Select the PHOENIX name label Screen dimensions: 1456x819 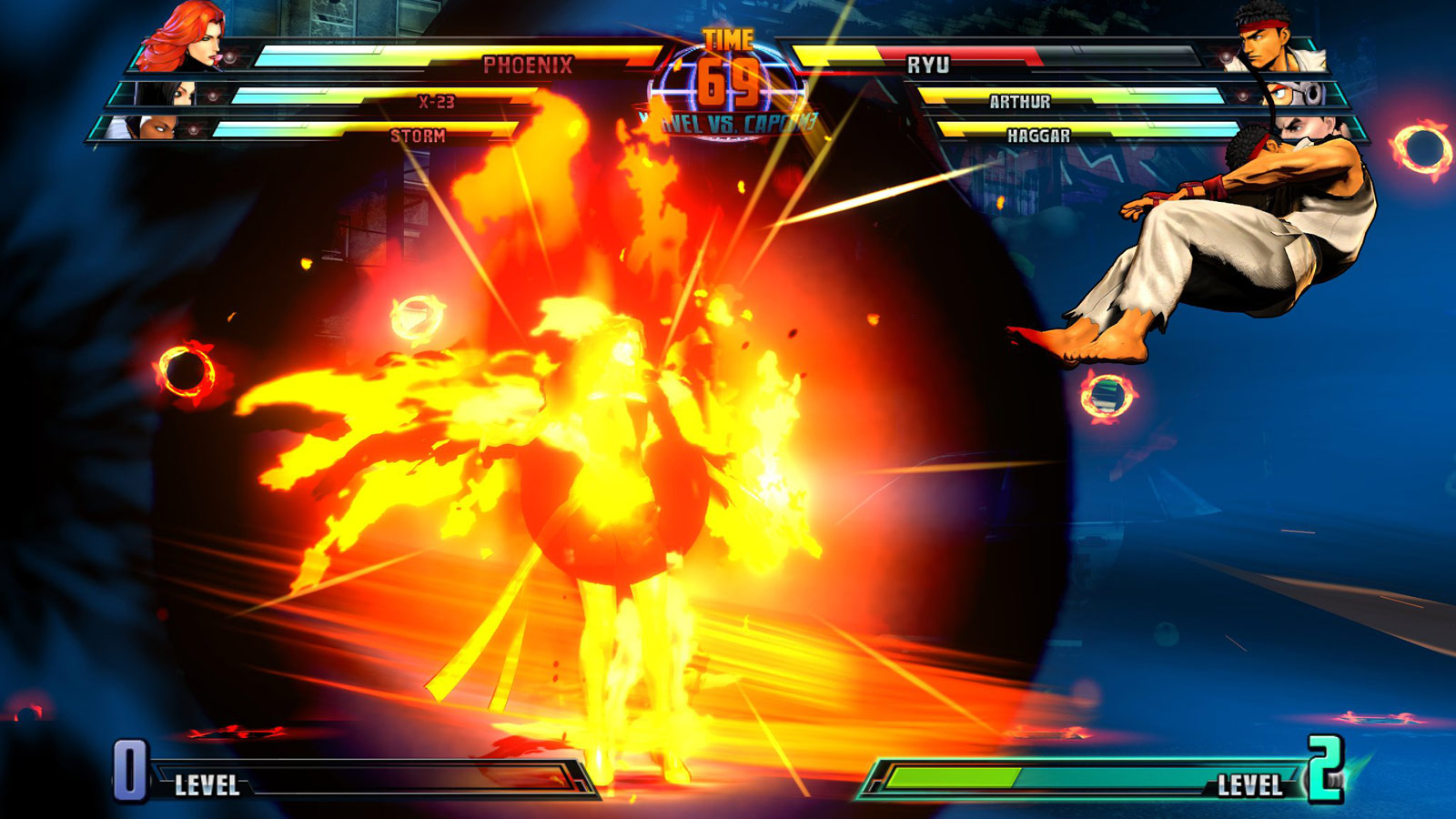[528, 64]
